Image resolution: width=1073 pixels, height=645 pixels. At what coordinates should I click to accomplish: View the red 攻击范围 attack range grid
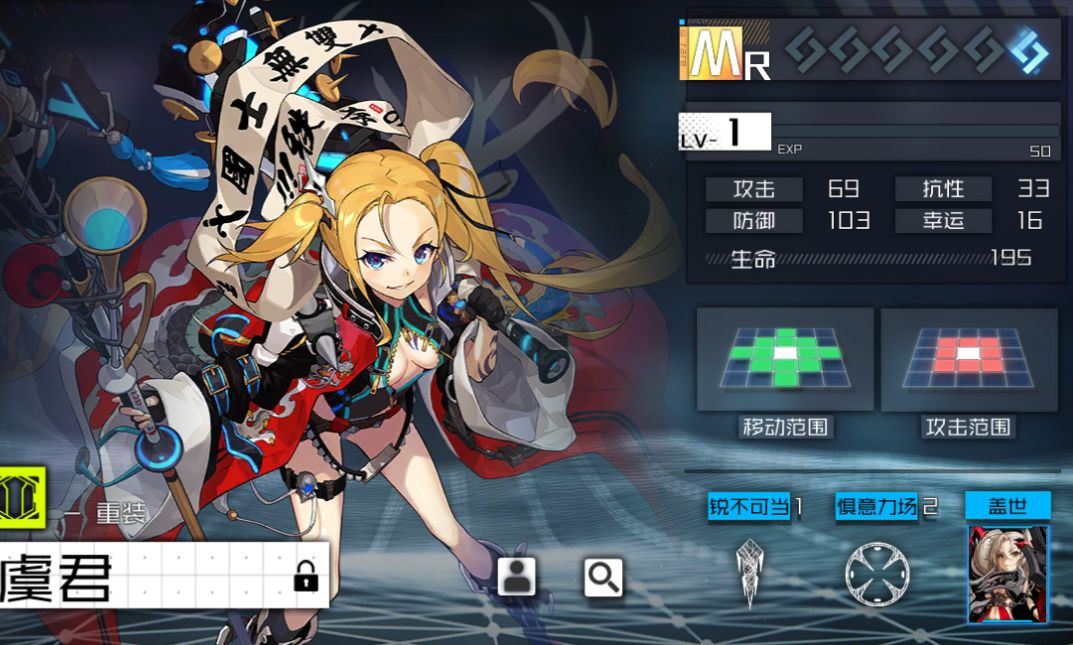tap(968, 358)
